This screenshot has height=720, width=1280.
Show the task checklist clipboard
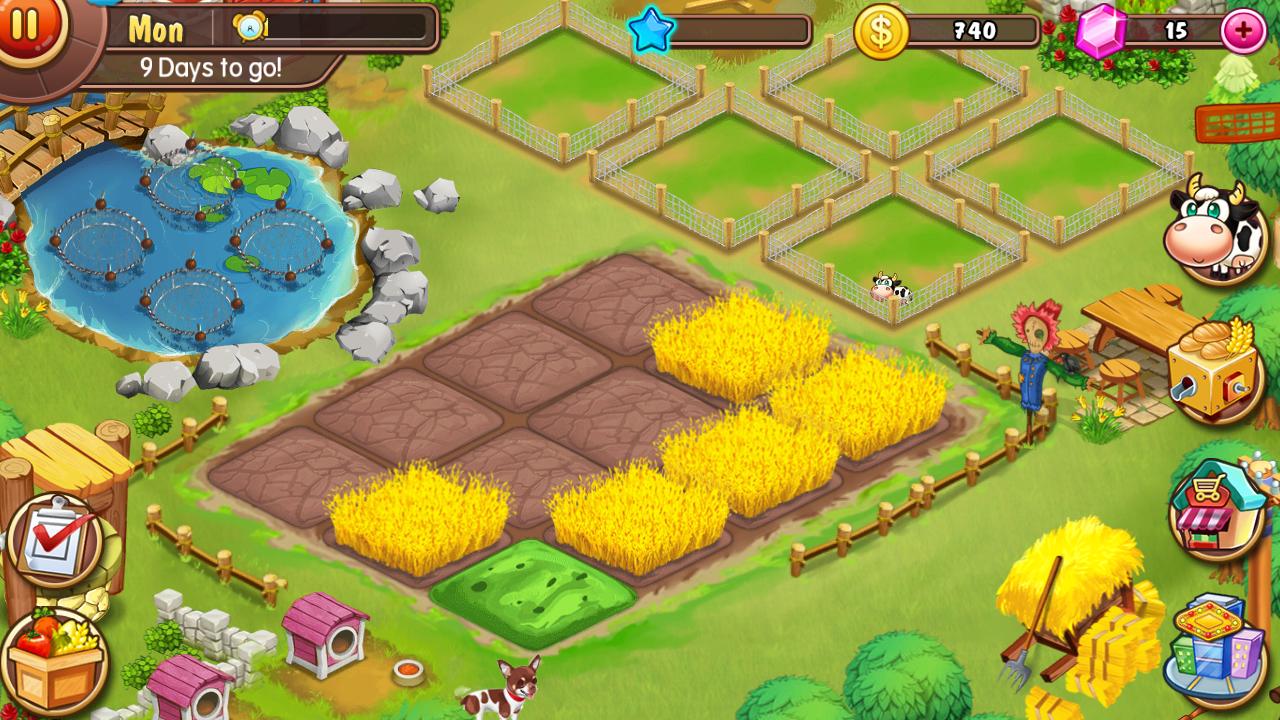[55, 541]
